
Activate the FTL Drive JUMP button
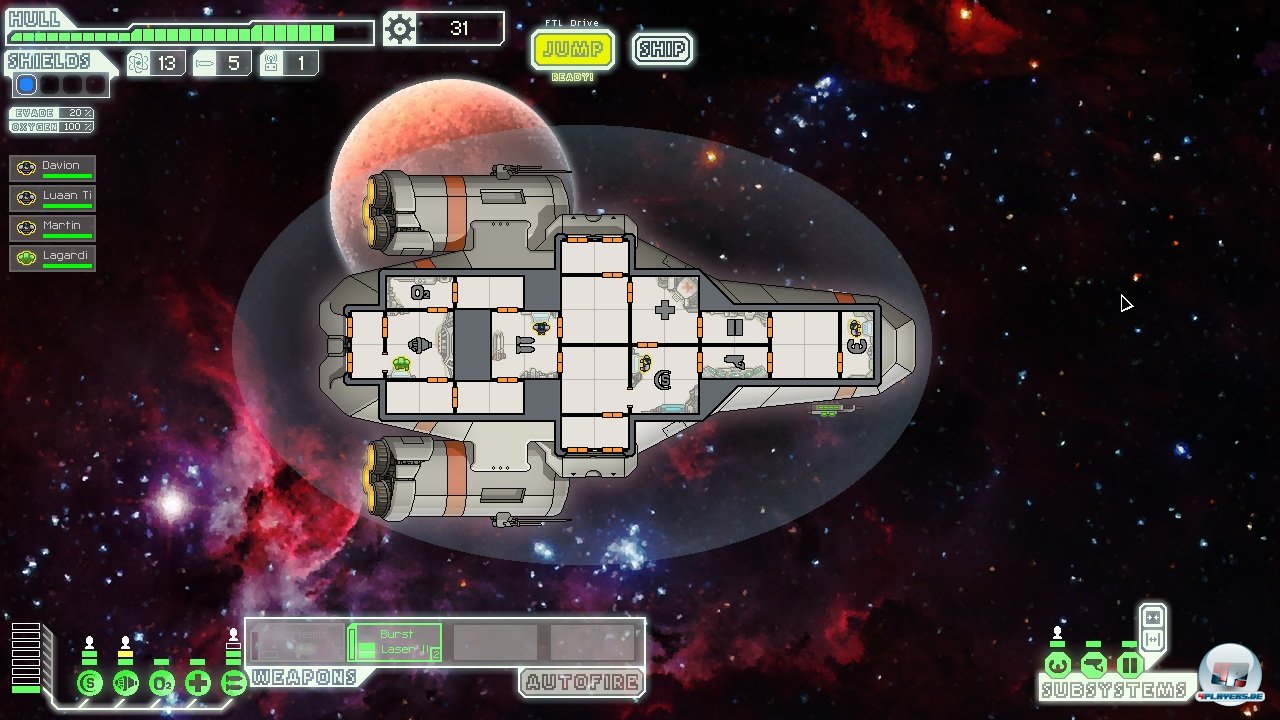pyautogui.click(x=572, y=49)
